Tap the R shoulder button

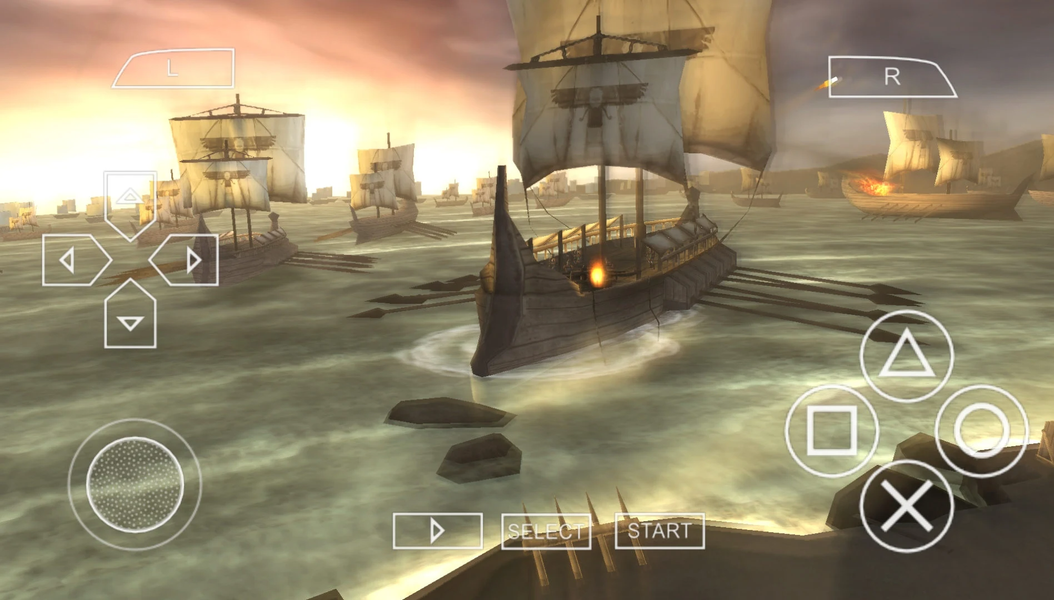pyautogui.click(x=892, y=78)
